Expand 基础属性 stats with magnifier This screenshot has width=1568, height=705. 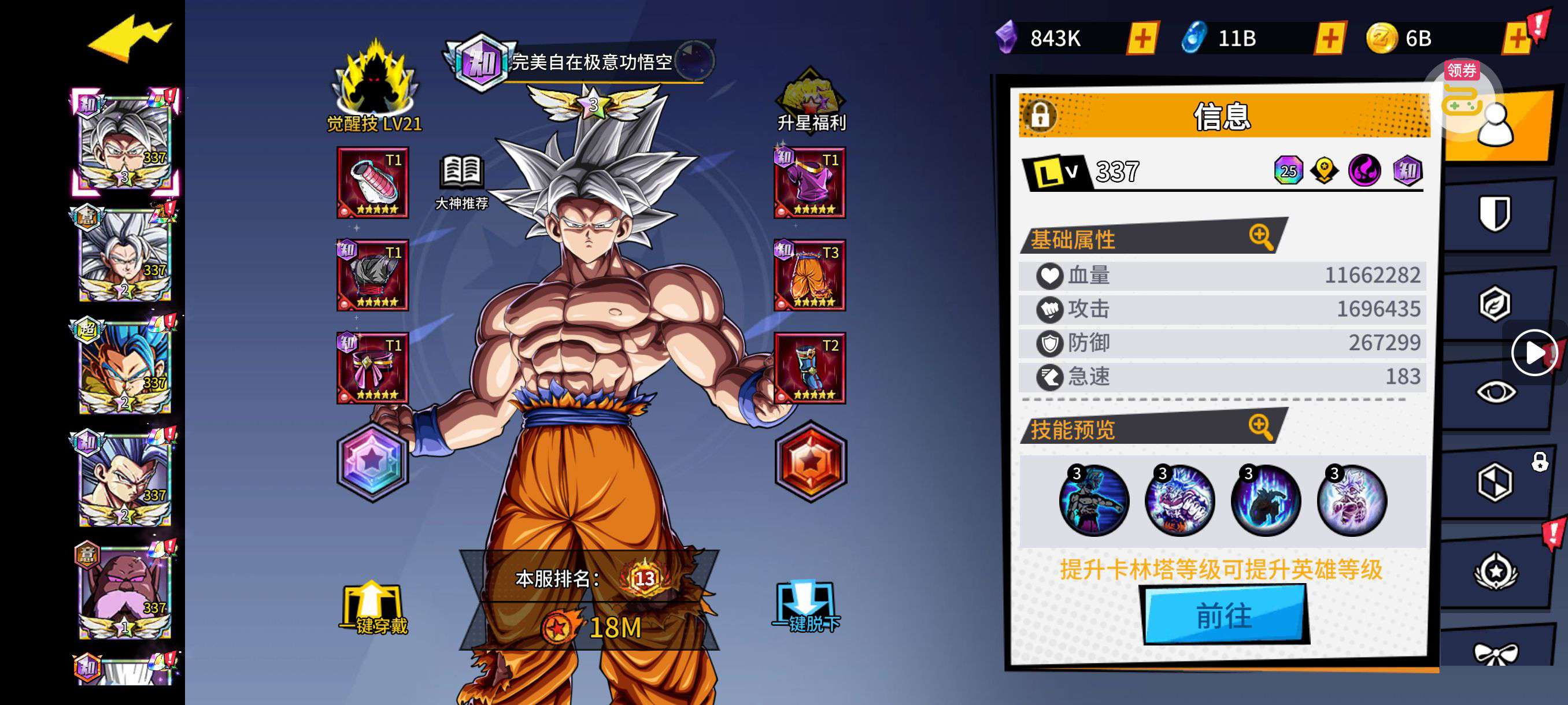pyautogui.click(x=1260, y=236)
